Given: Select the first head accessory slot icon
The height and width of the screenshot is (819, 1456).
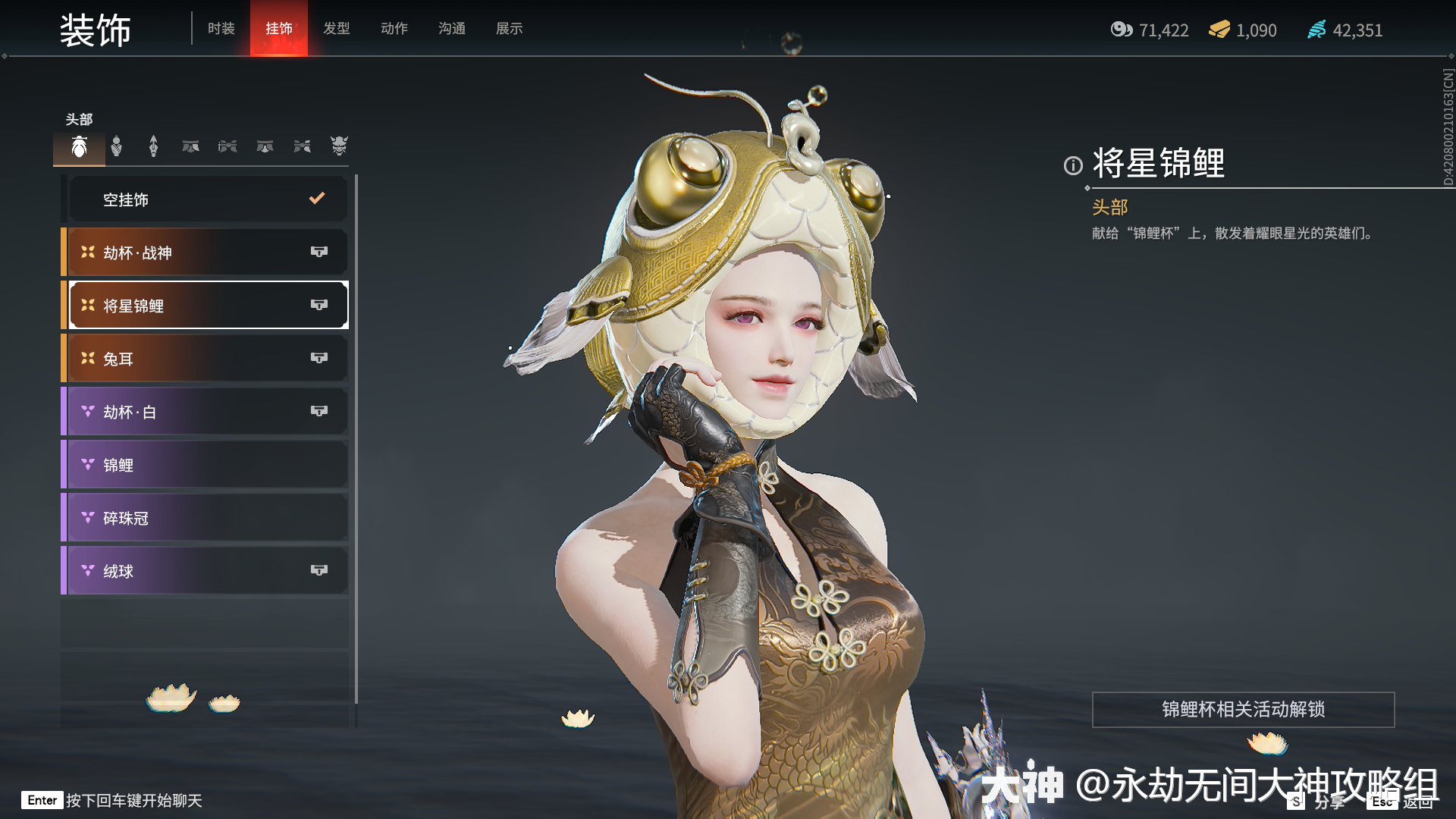Looking at the screenshot, I should tap(79, 146).
